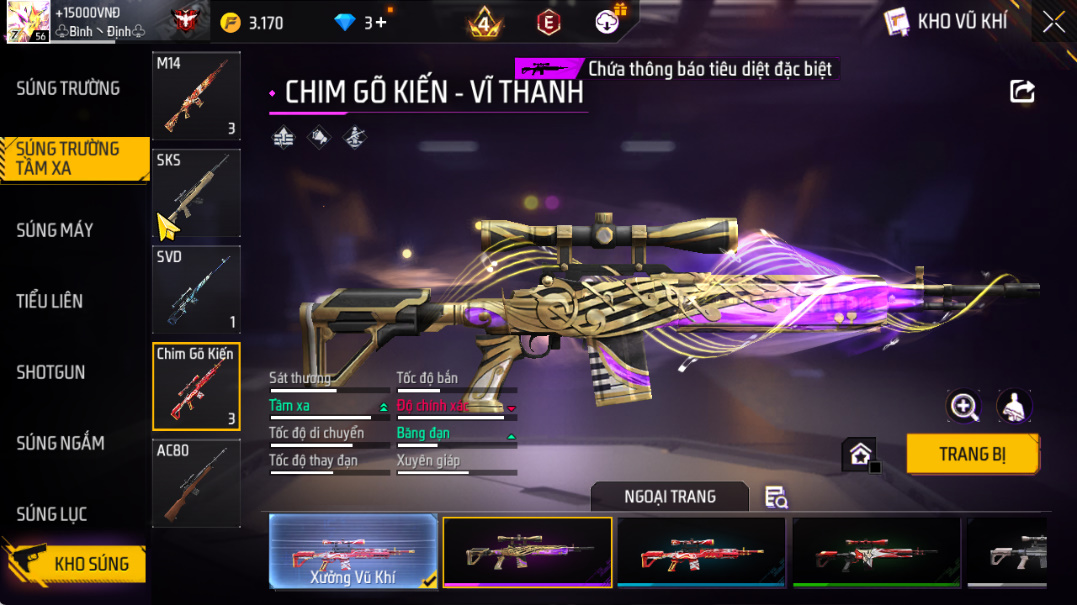Open the Súng Máy weapon category
Viewport: 1077px width, 605px height.
coord(55,230)
